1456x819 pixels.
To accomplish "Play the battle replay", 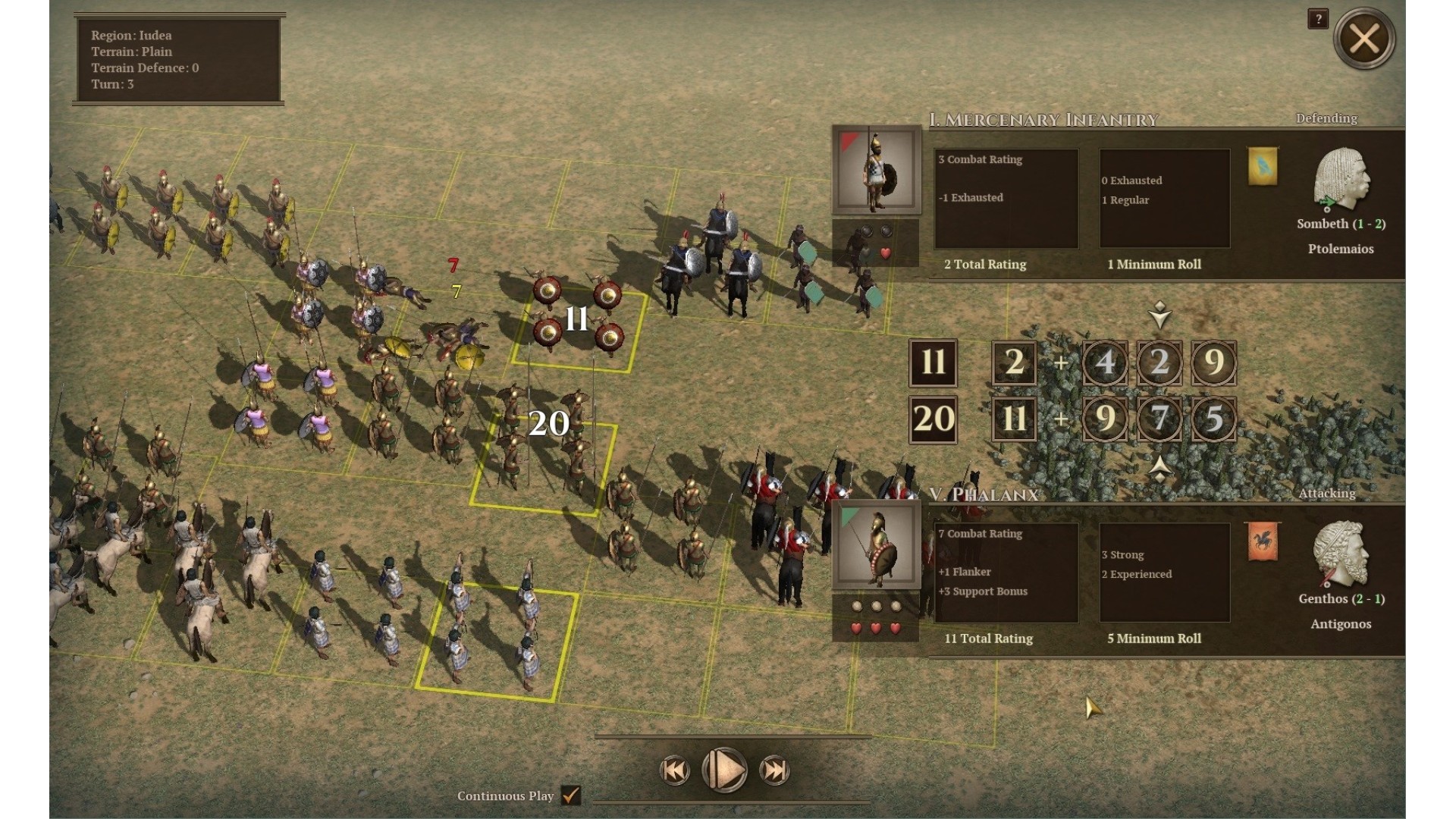I will tap(725, 770).
